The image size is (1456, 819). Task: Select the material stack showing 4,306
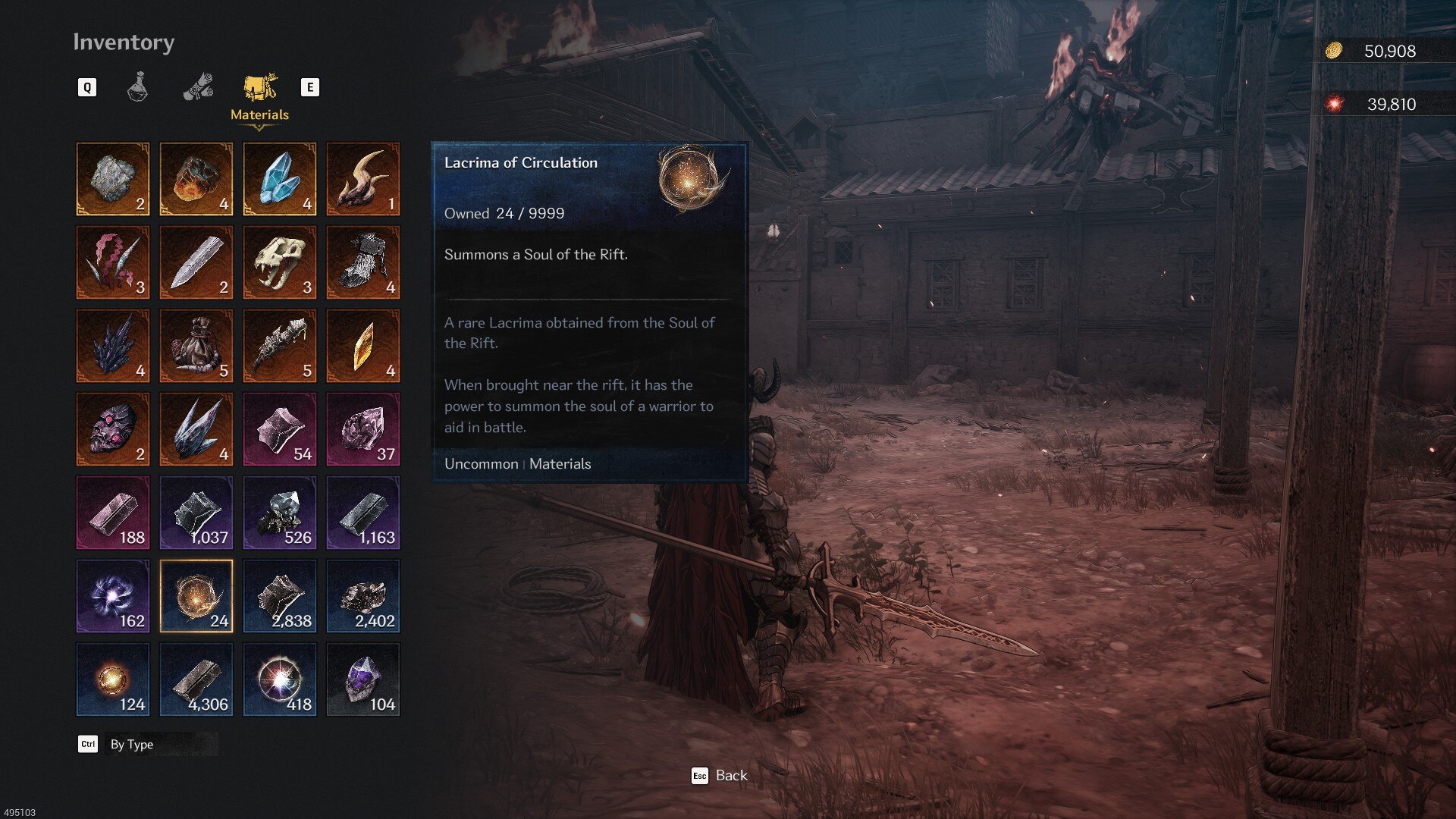click(196, 679)
